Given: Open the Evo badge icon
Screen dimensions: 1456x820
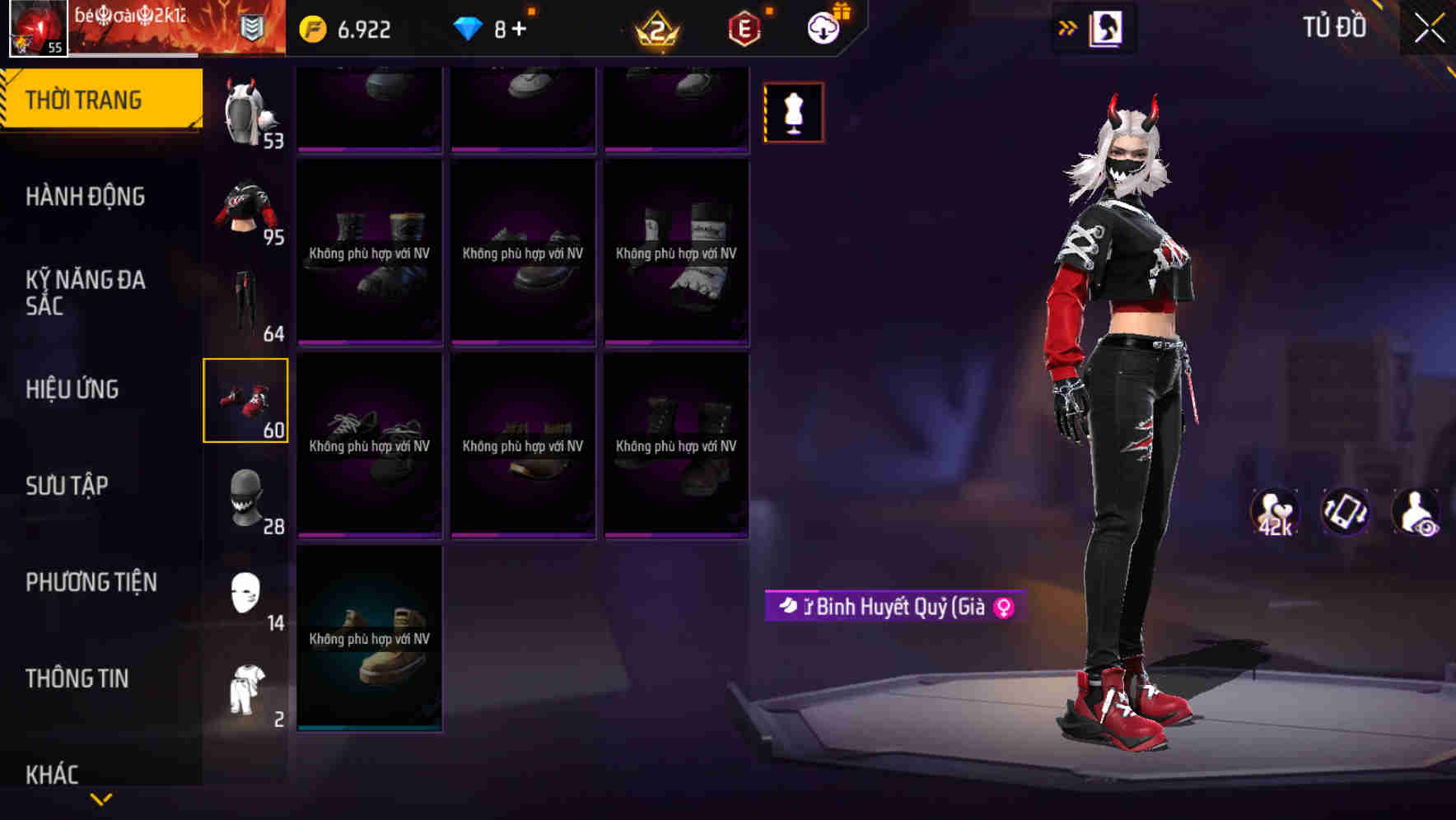Looking at the screenshot, I should tap(744, 27).
